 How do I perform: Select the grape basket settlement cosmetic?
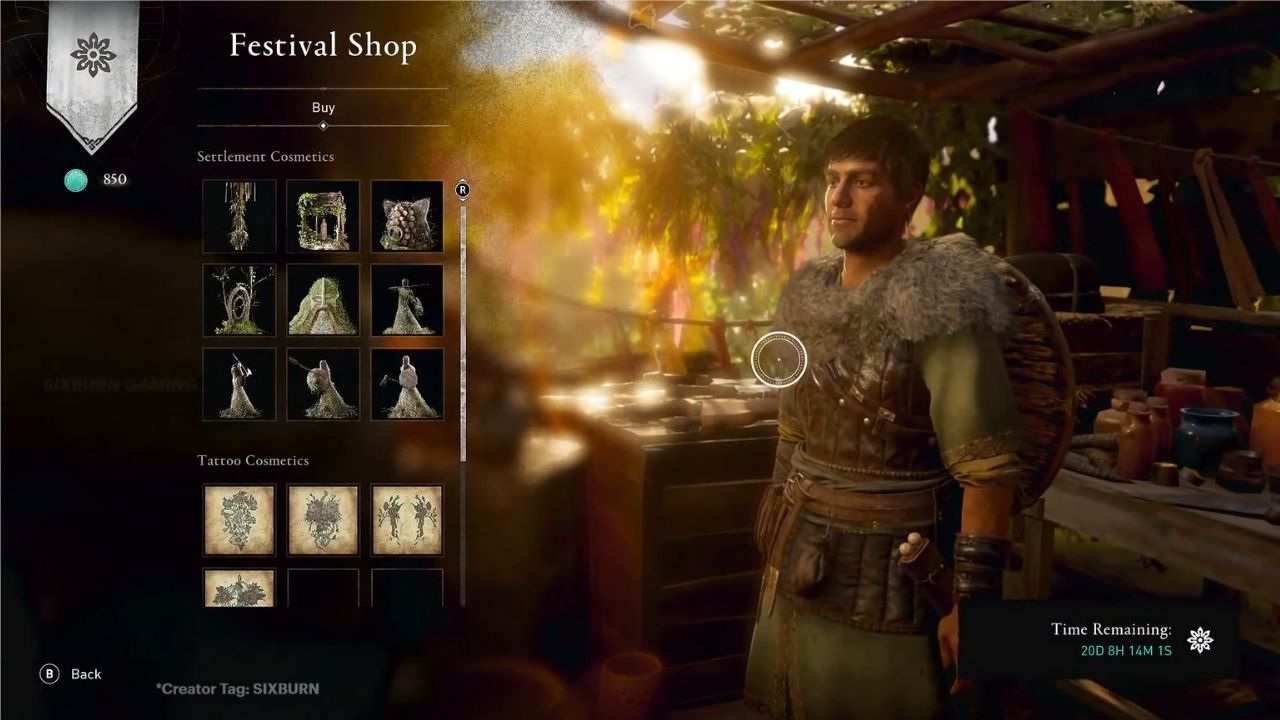pyautogui.click(x=407, y=215)
